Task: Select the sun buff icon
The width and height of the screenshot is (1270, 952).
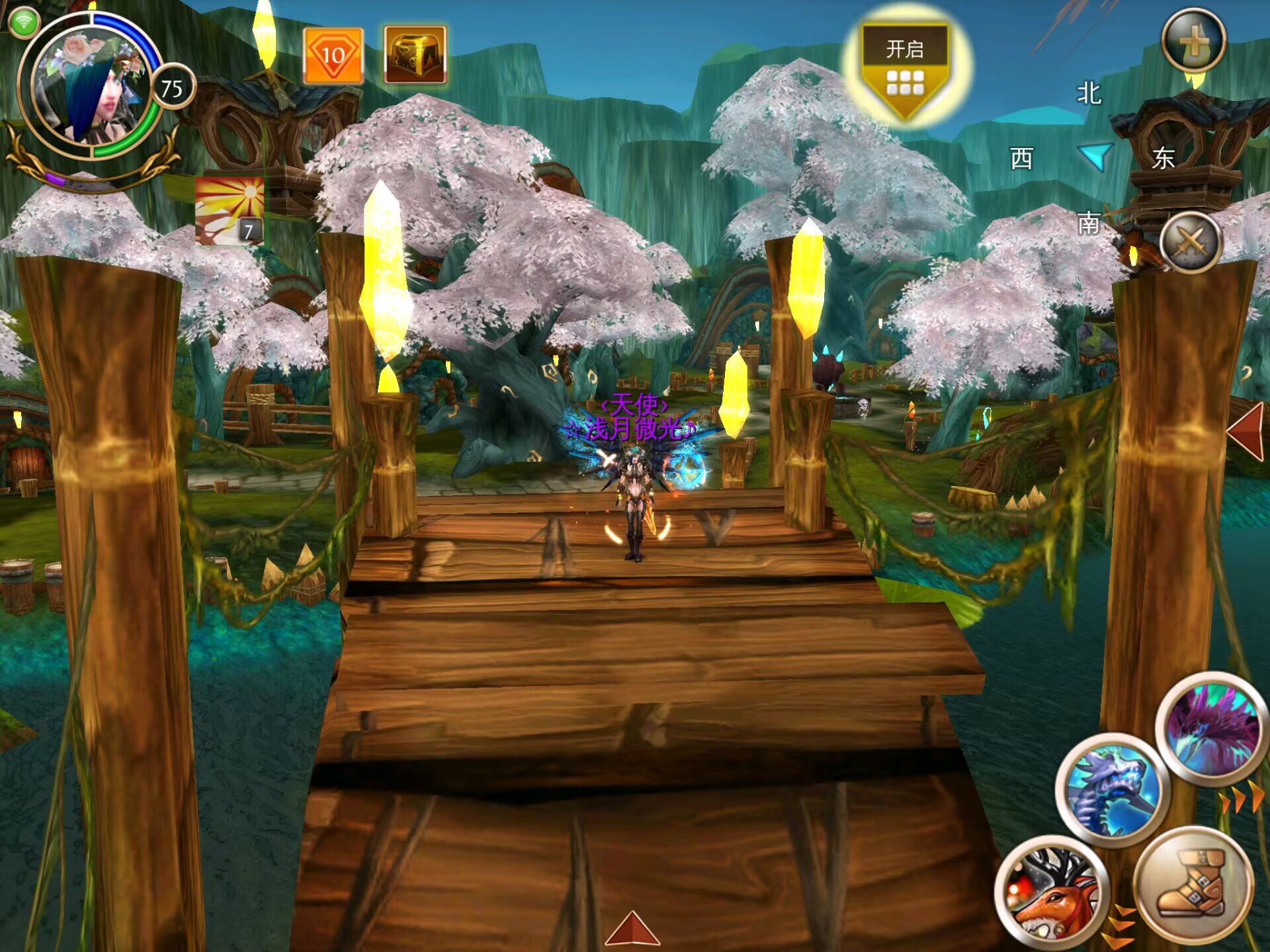Action: click(x=230, y=211)
